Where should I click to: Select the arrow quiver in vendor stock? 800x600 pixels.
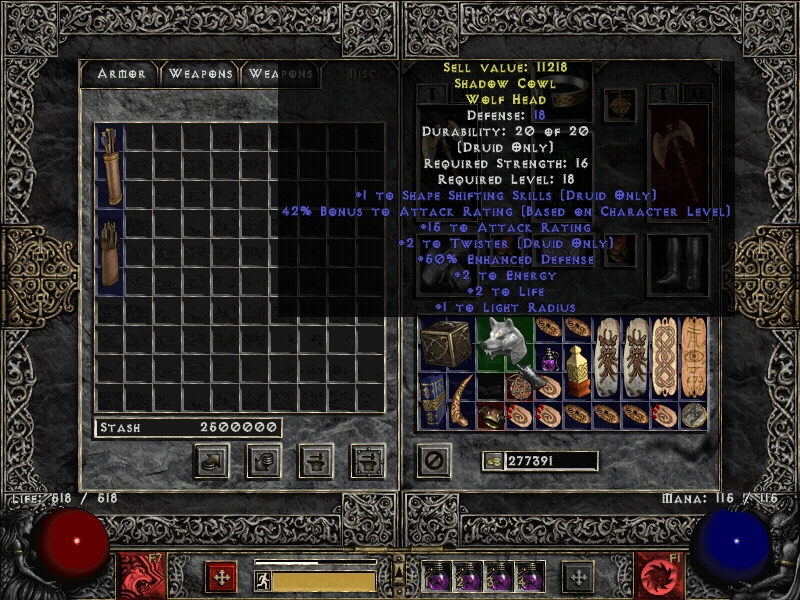point(109,166)
